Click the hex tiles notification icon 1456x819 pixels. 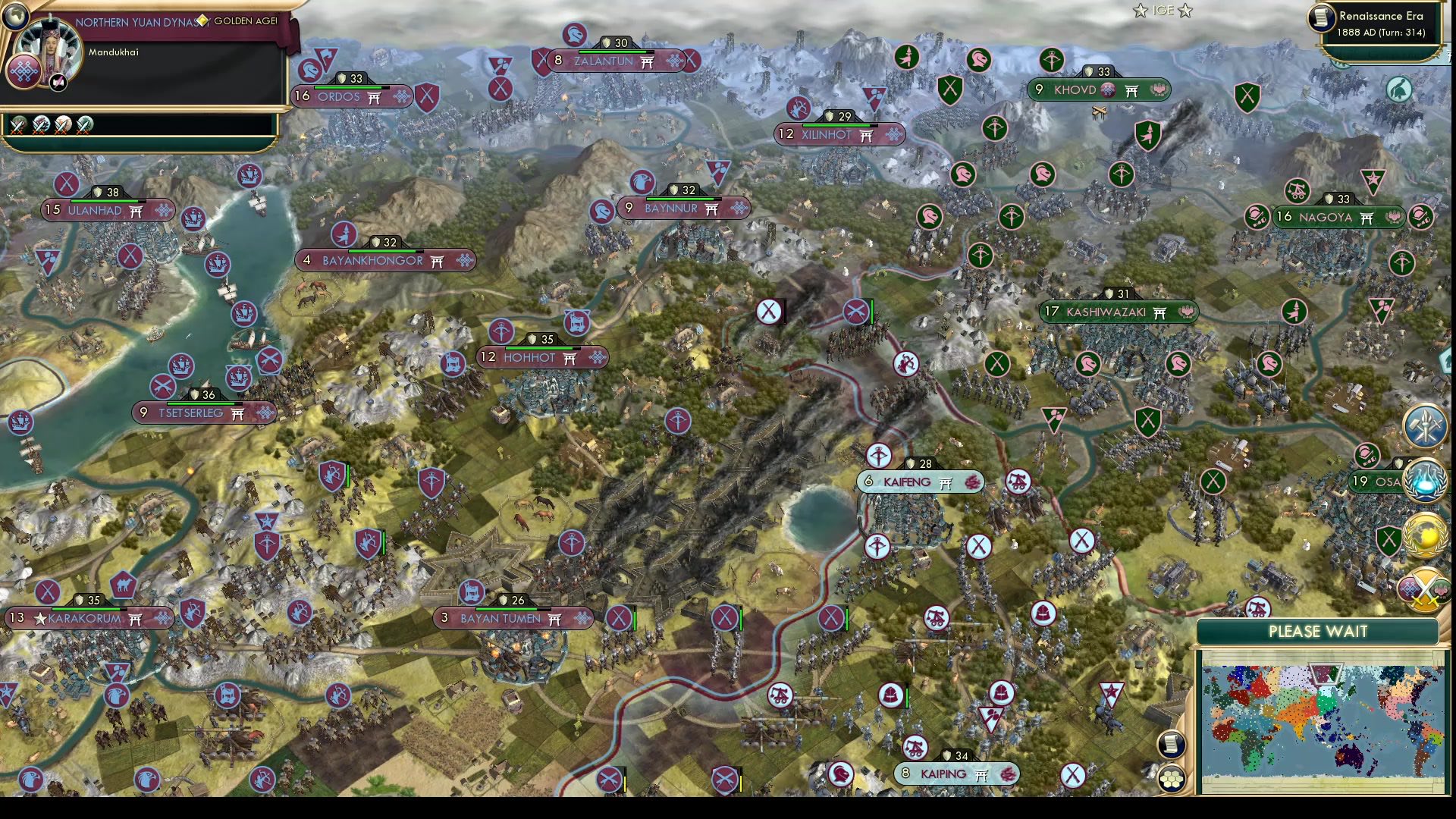1172,779
